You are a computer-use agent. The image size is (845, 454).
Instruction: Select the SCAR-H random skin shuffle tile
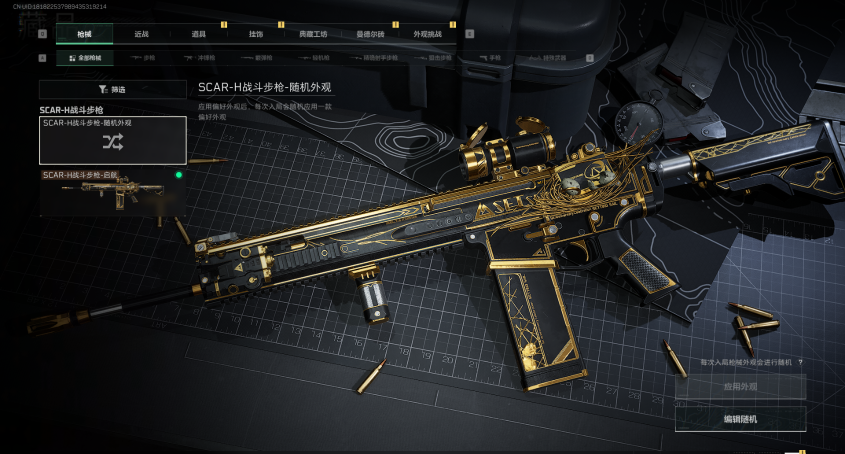pos(113,140)
